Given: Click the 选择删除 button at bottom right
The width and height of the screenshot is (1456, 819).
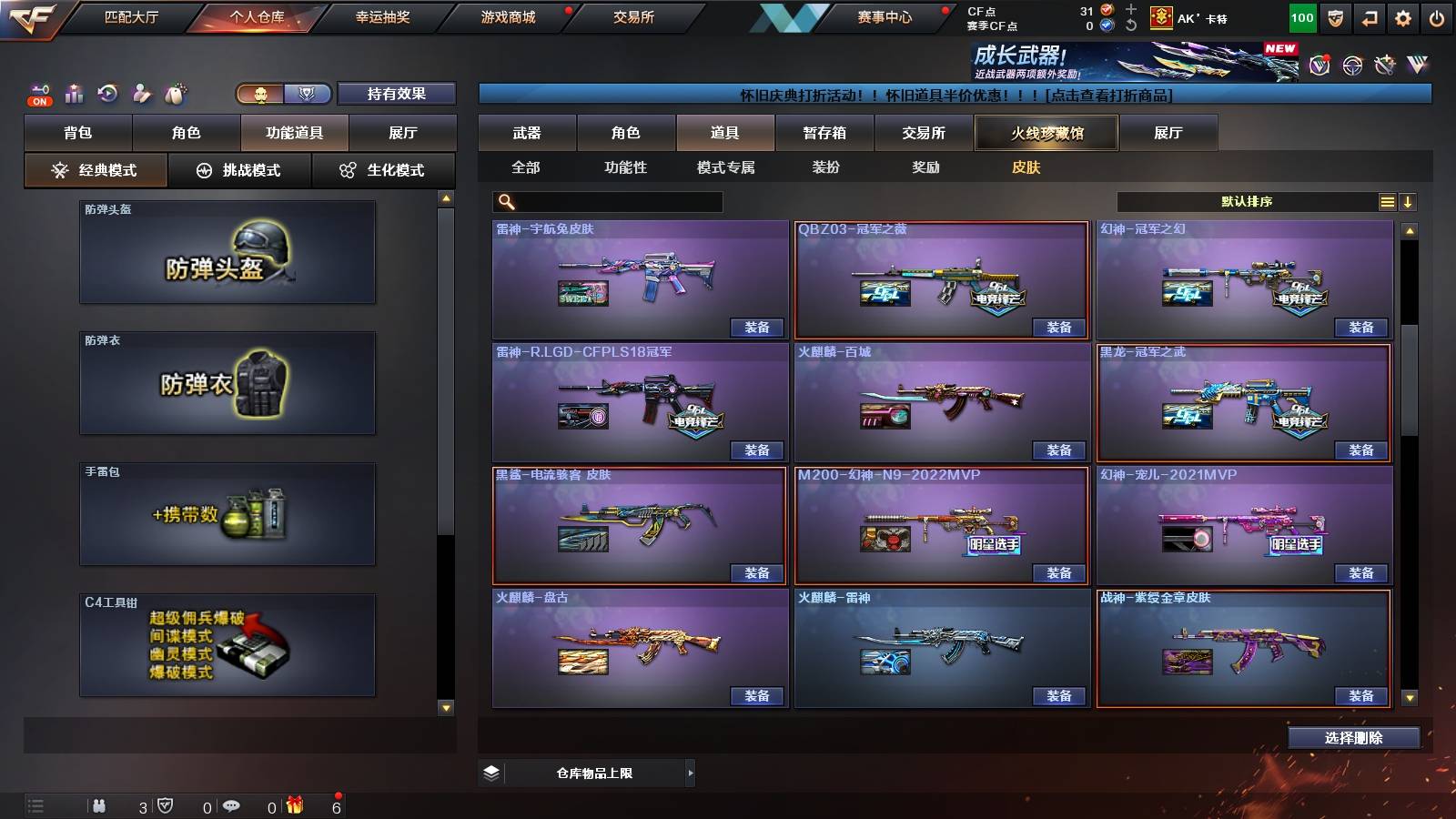Looking at the screenshot, I should (1353, 737).
